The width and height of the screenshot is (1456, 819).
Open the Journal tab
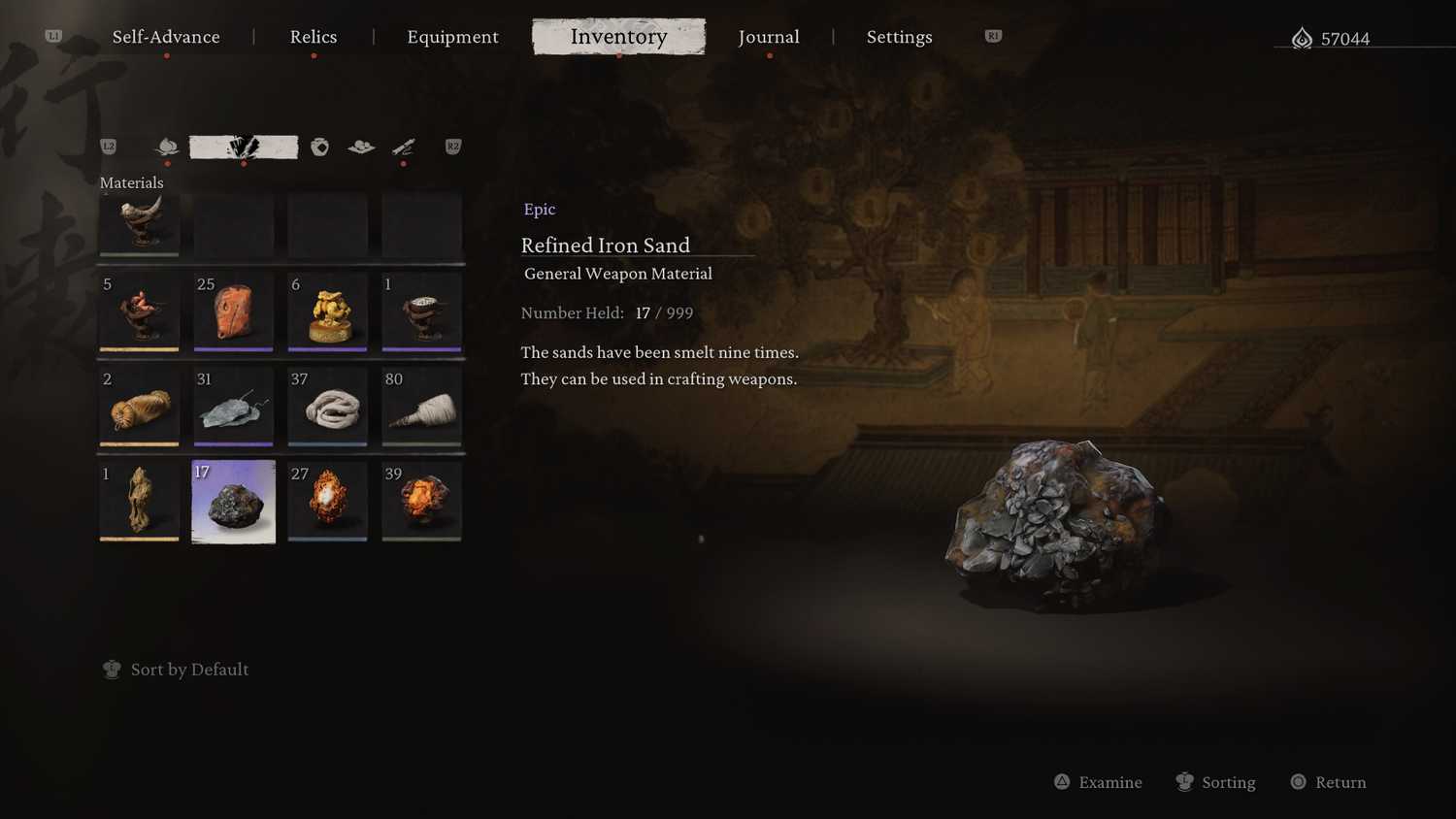pyautogui.click(x=769, y=37)
